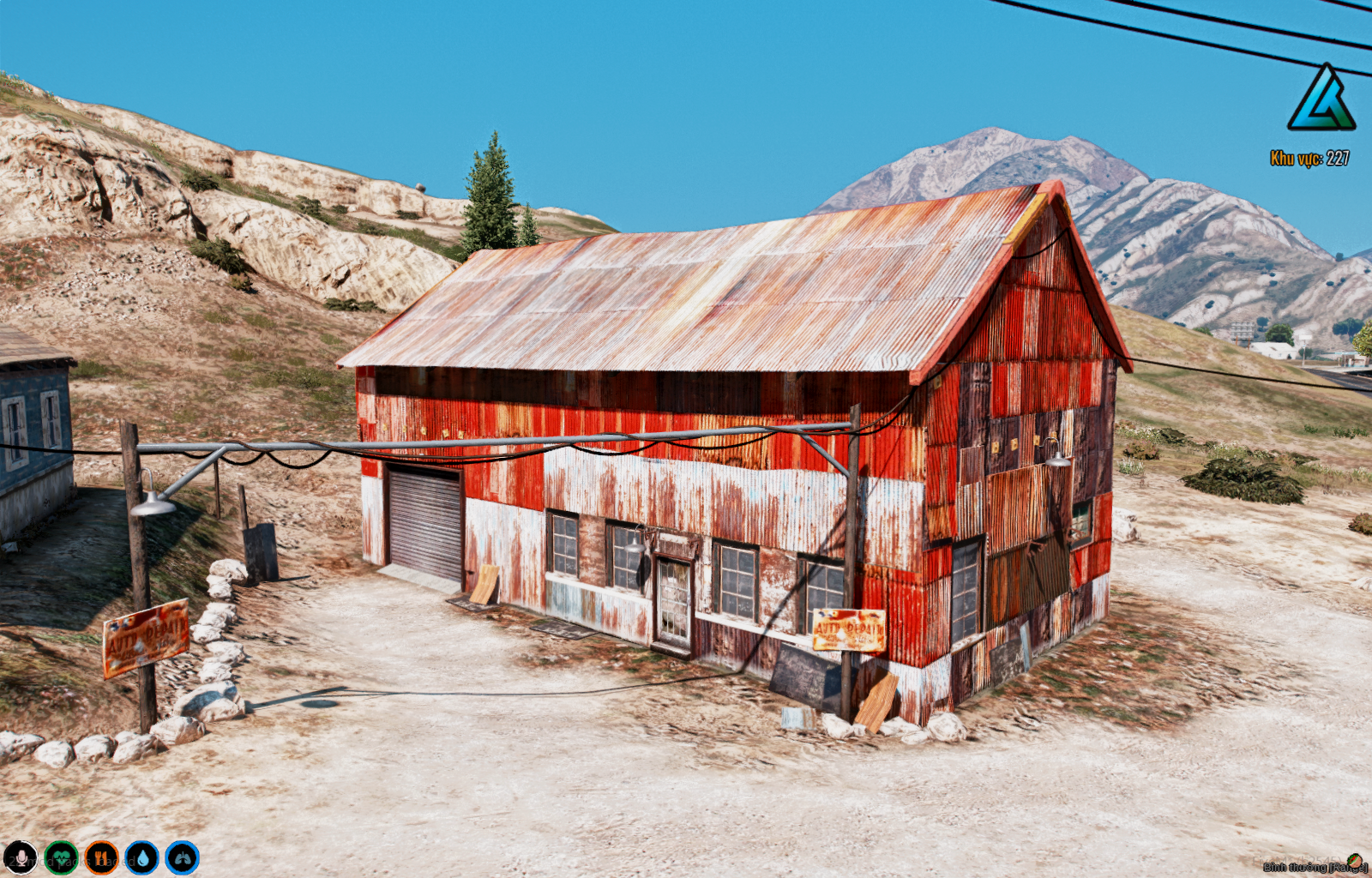Click the taco icon beside voice range text
This screenshot has height=878, width=1372.
point(1354,860)
